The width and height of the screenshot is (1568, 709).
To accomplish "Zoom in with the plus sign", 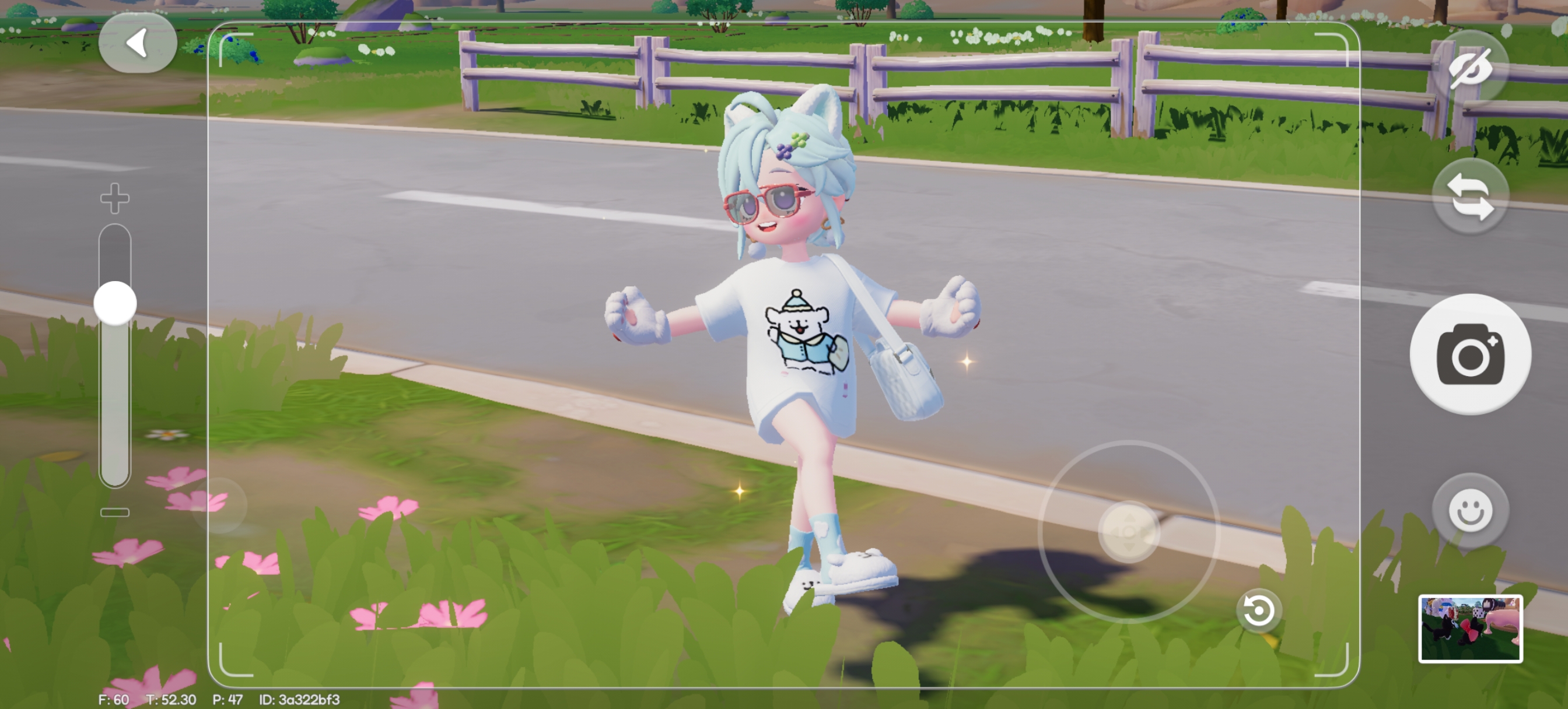I will (x=115, y=198).
